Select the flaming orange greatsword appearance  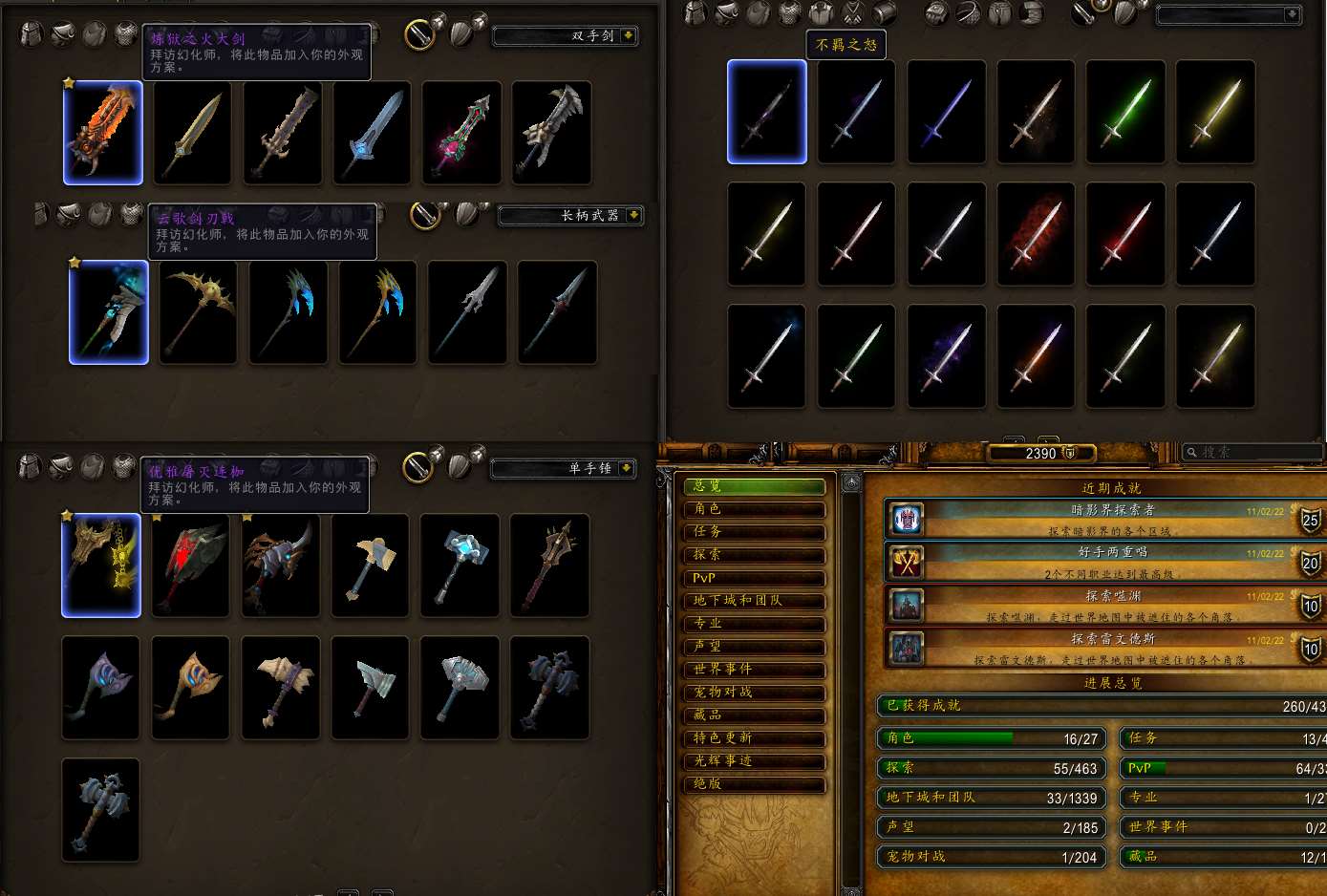[x=103, y=133]
